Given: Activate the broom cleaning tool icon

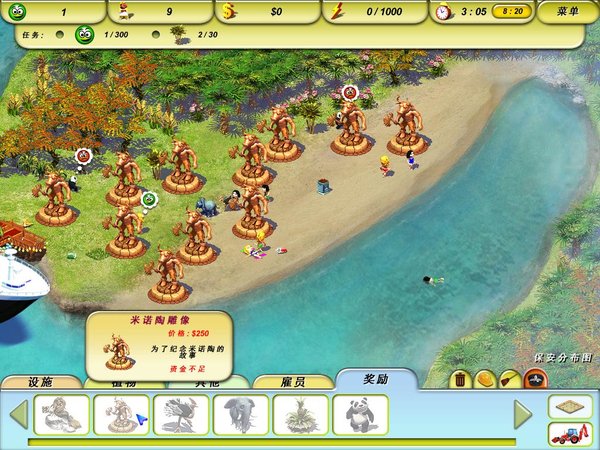Looking at the screenshot, I should point(510,379).
